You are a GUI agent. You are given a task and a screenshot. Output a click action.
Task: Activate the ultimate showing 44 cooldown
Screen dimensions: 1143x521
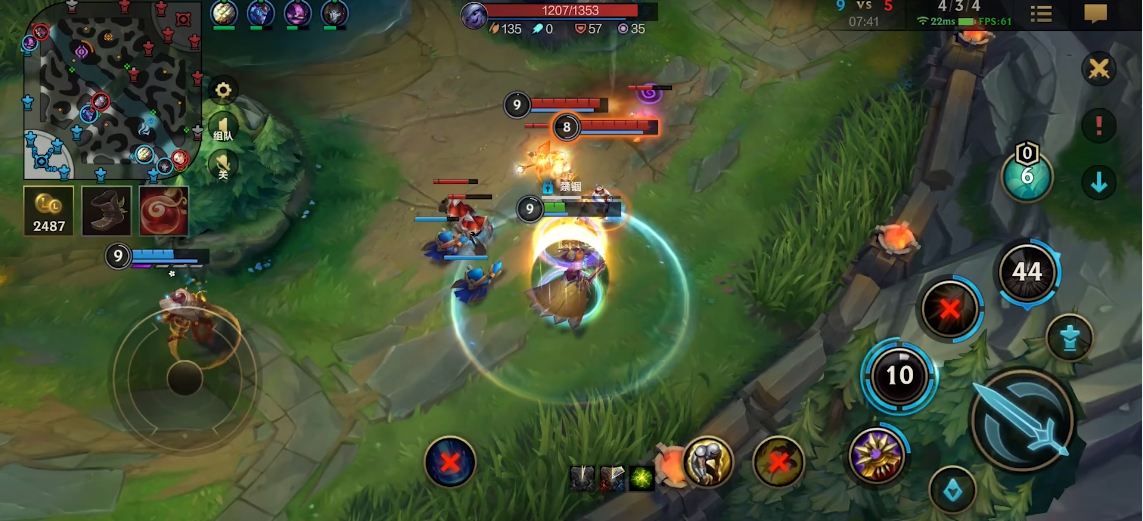point(1027,271)
